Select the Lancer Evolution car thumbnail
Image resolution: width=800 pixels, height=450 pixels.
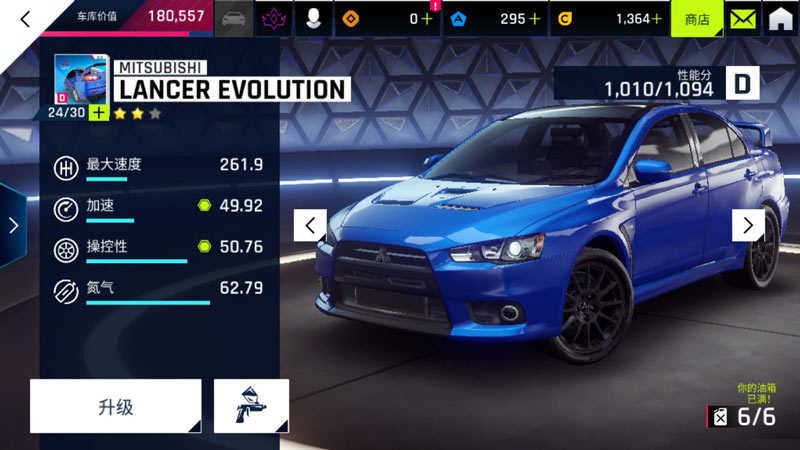81,79
